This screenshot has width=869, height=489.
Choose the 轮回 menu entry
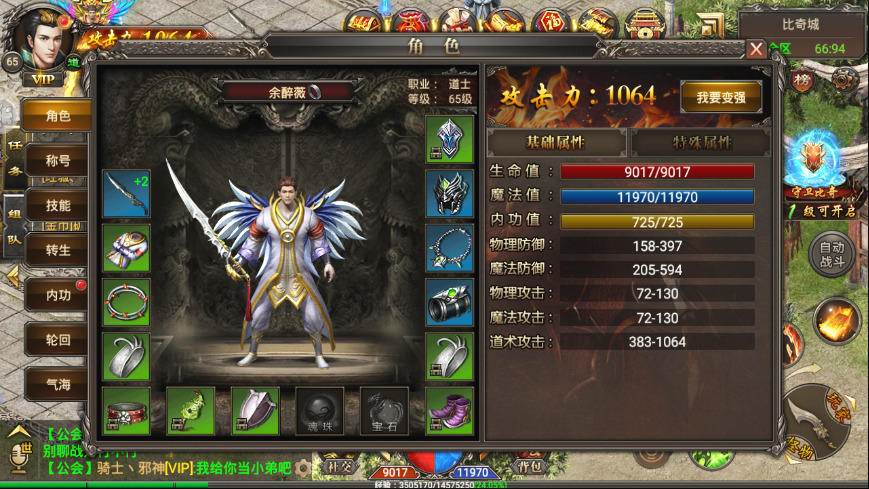coord(58,339)
